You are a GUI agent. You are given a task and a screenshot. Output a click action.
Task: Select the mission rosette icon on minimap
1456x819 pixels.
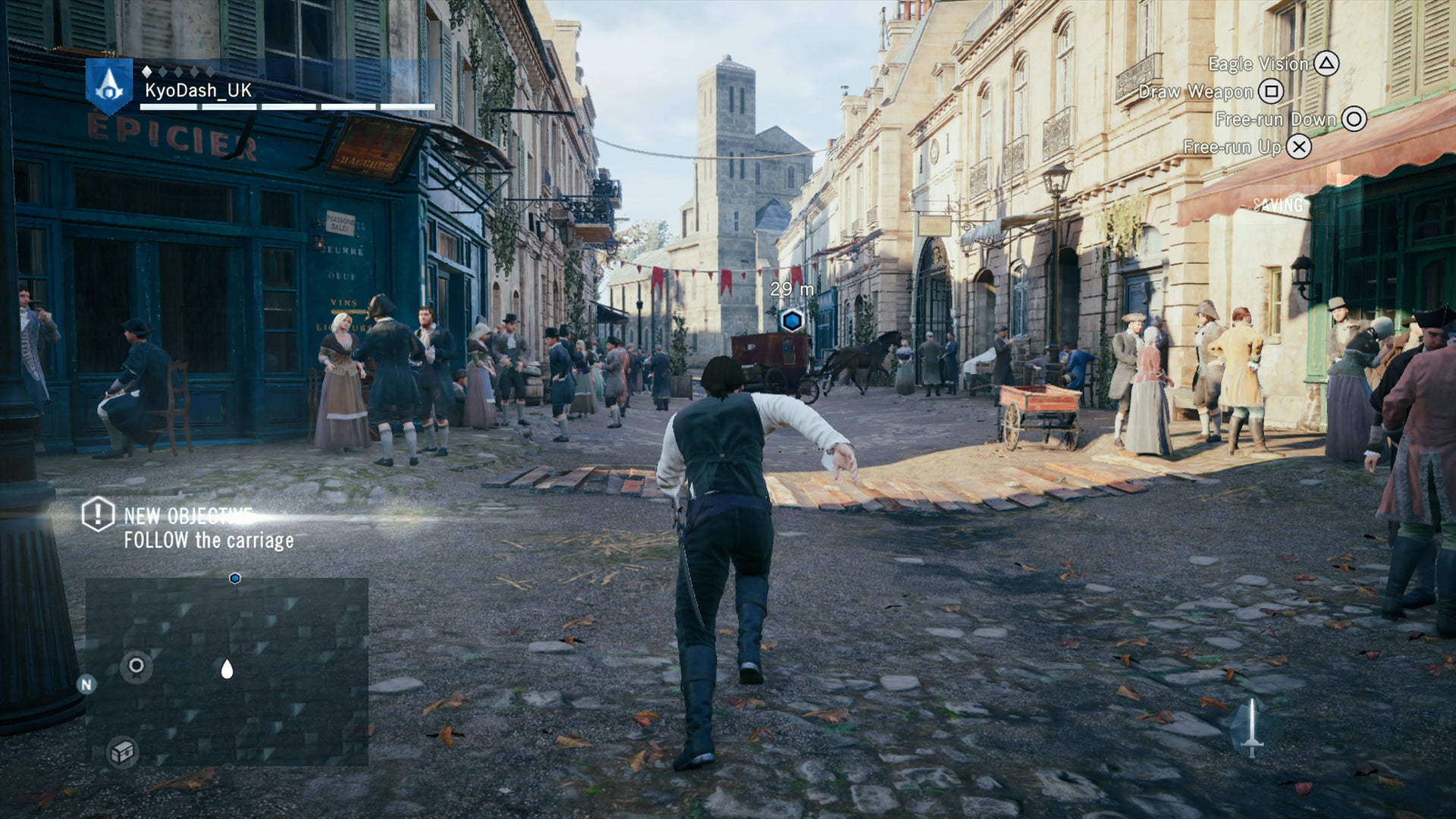(136, 666)
